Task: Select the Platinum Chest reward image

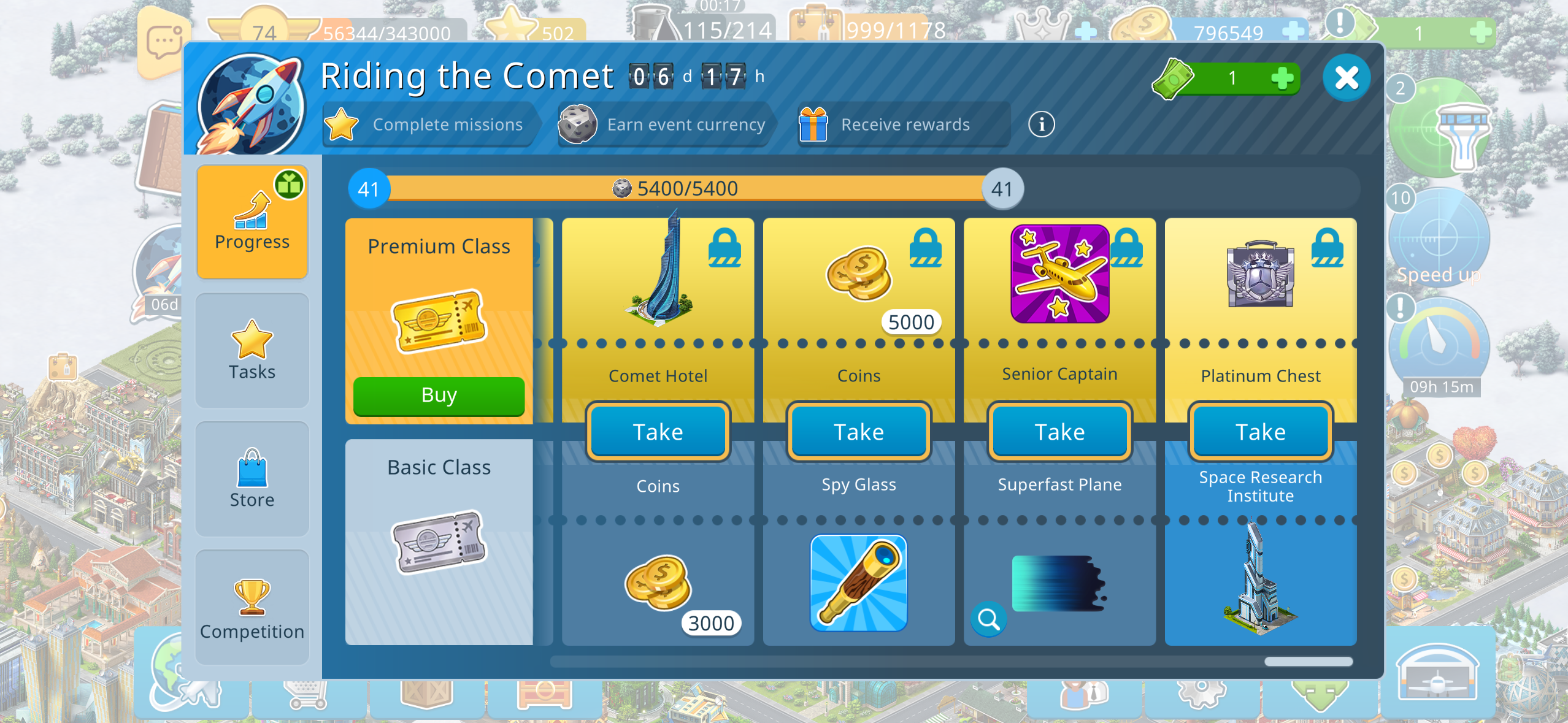Action: (x=1260, y=274)
